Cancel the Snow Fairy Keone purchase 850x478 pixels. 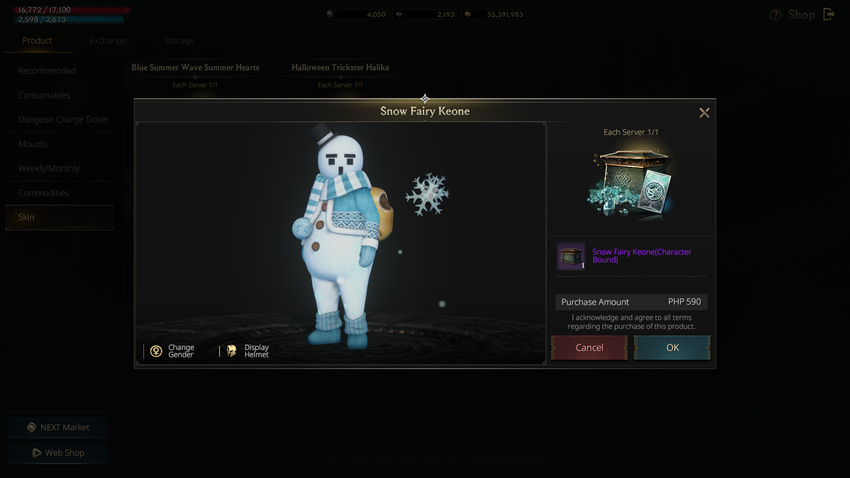point(589,347)
